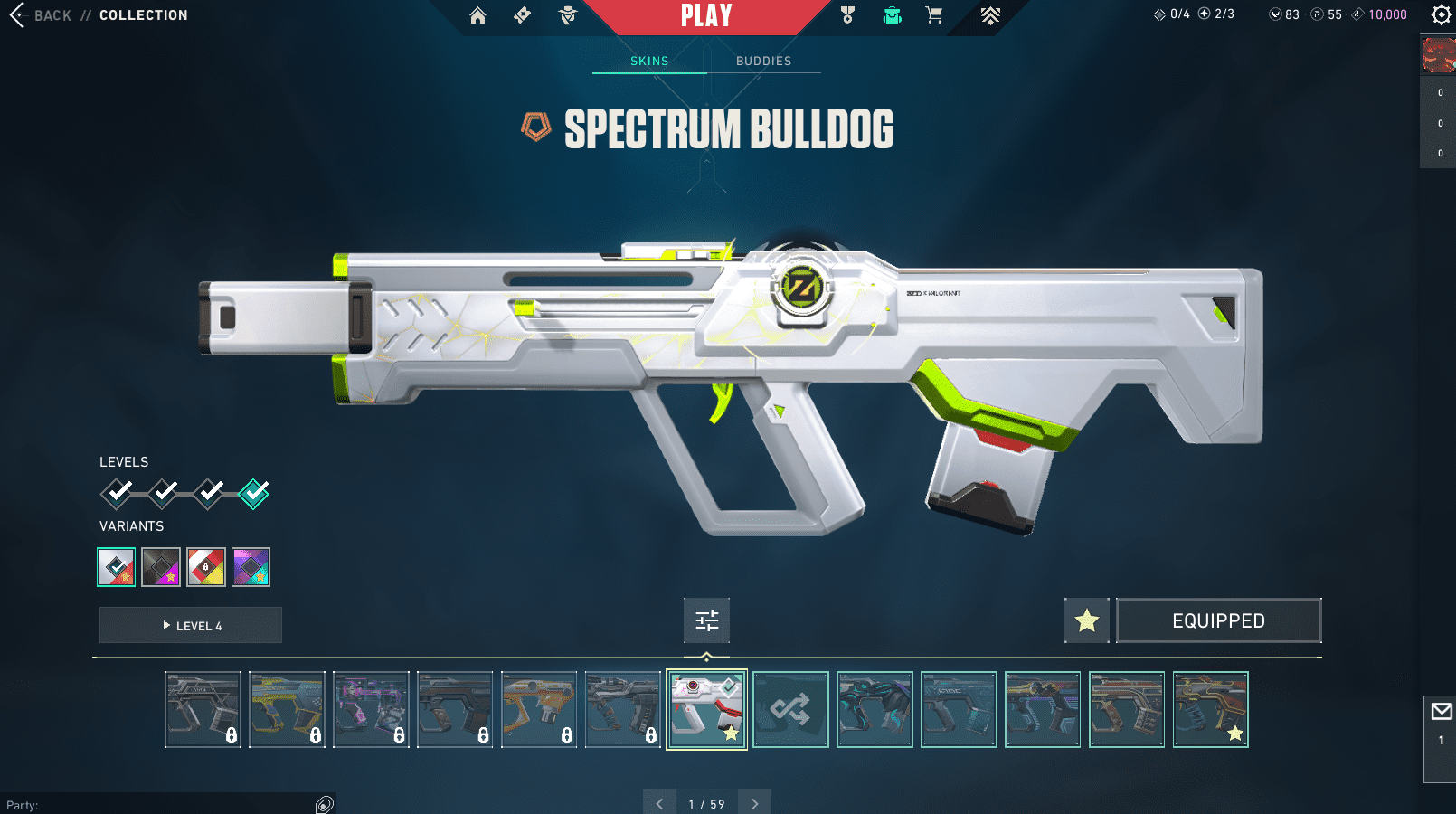Open the mail envelope notifications
1456x814 pixels.
tap(1442, 712)
